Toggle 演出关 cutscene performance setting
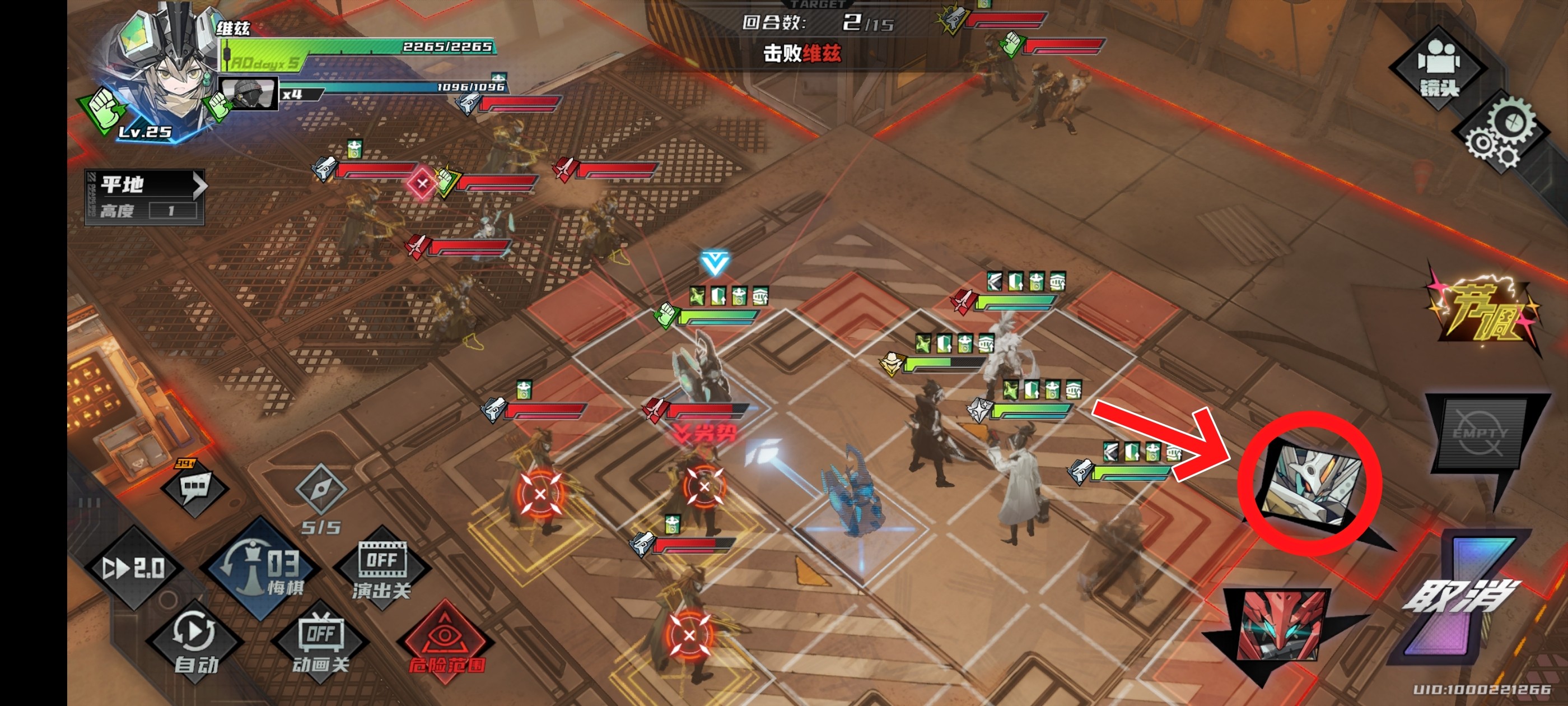Viewport: 1568px width, 706px height. tap(382, 568)
